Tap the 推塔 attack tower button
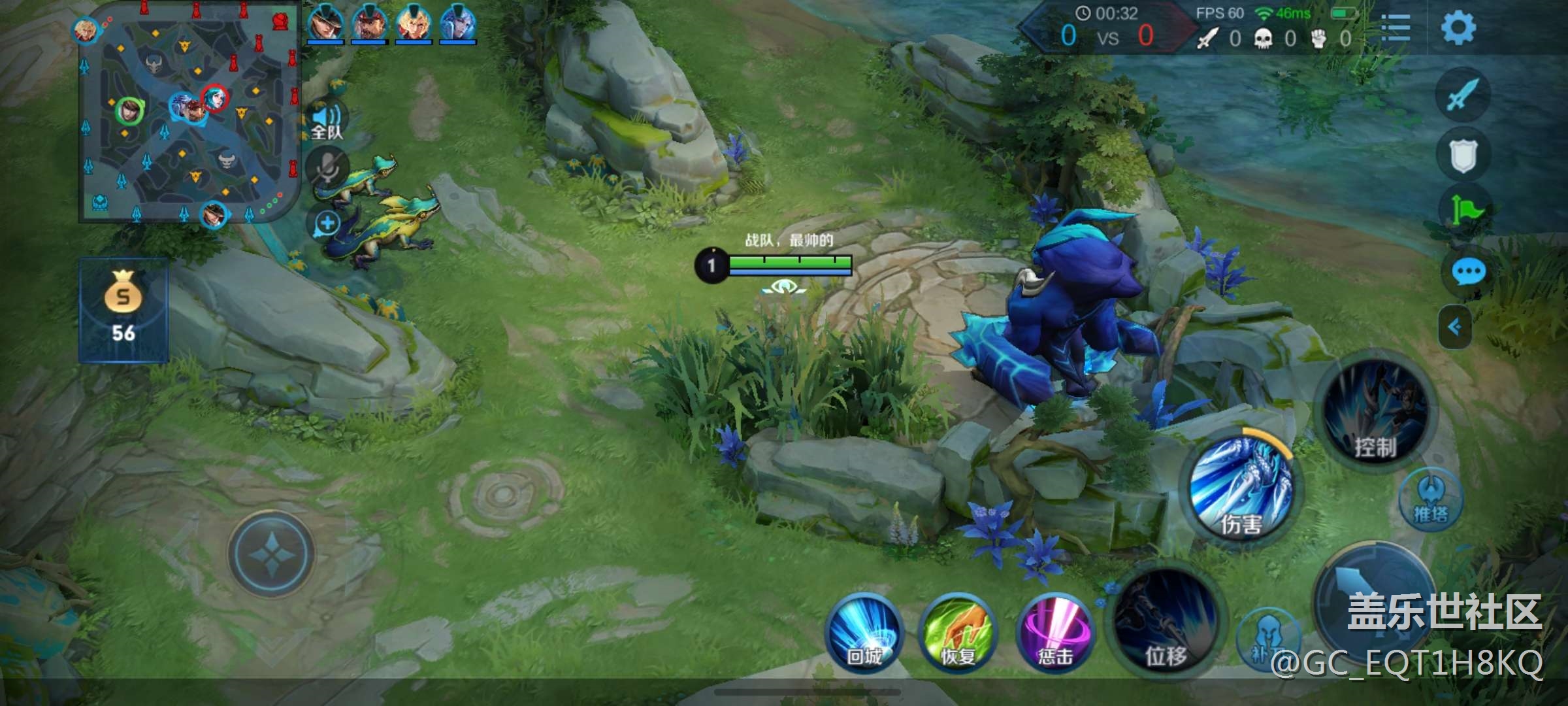1568x706 pixels. (x=1430, y=501)
